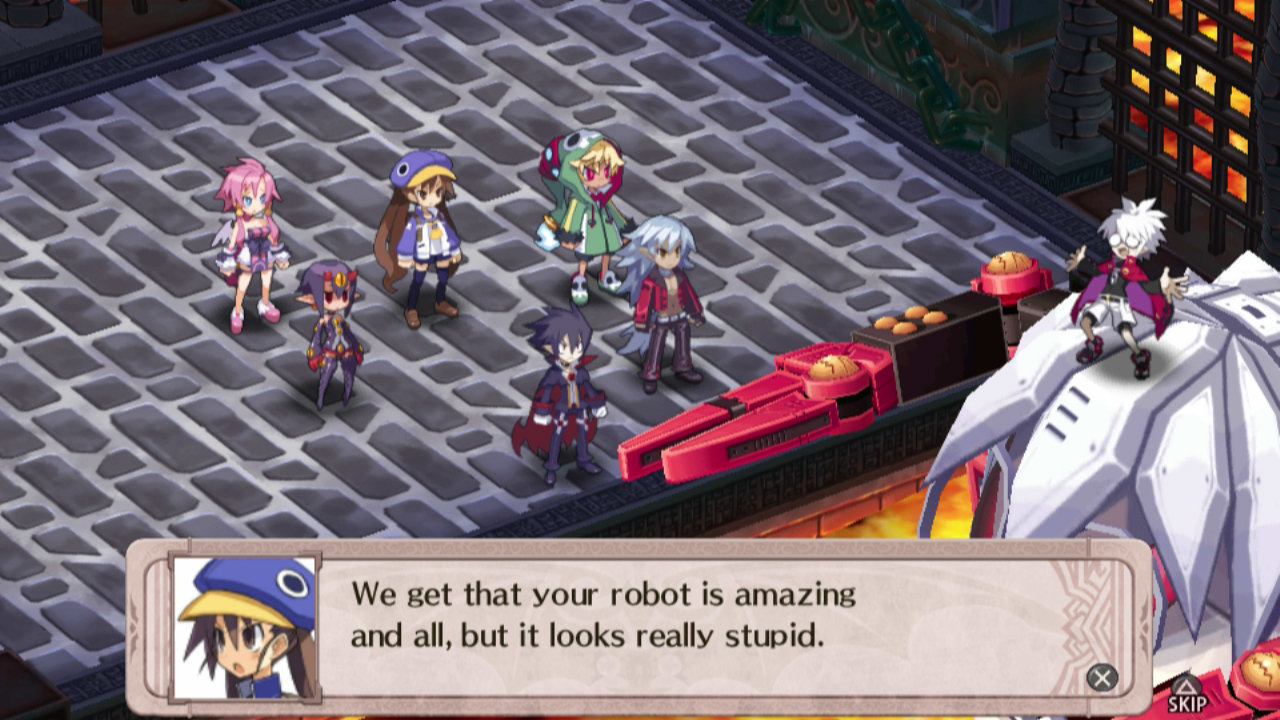This screenshot has height=720, width=1280.
Task: Advance the robot dialogue text box
Action: click(1102, 678)
